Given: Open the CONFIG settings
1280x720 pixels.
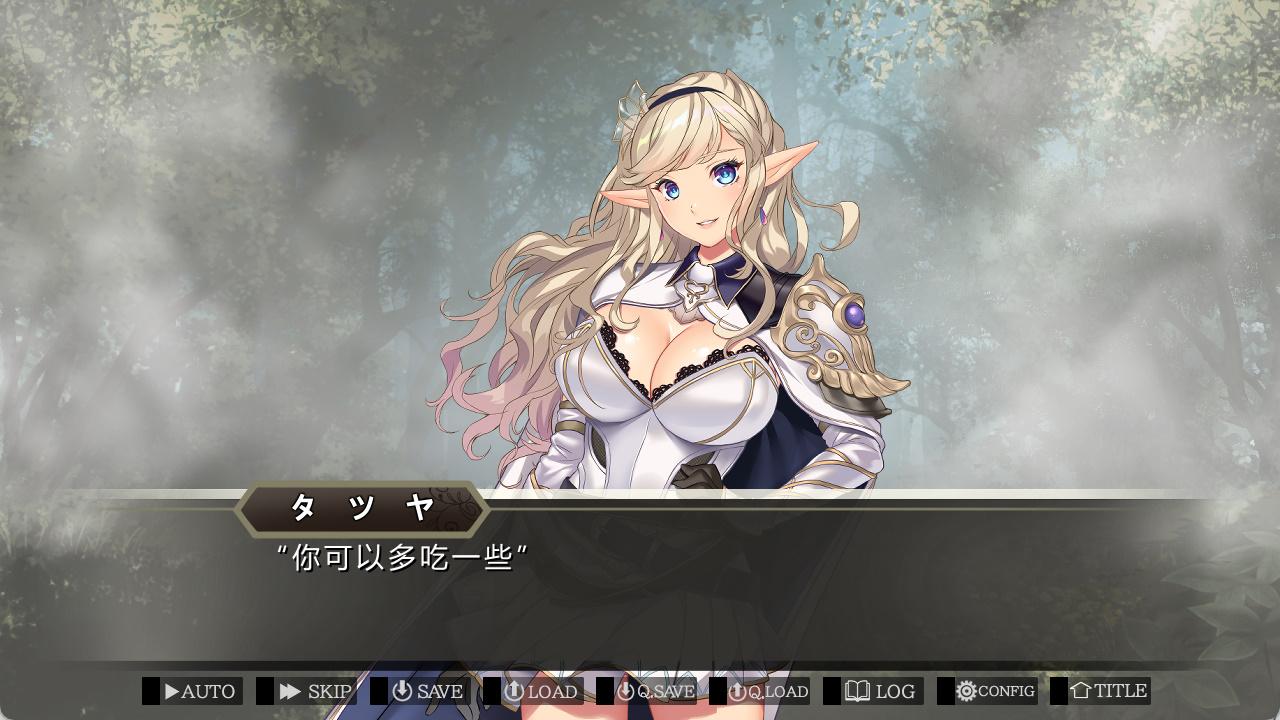Looking at the screenshot, I should coord(995,691).
